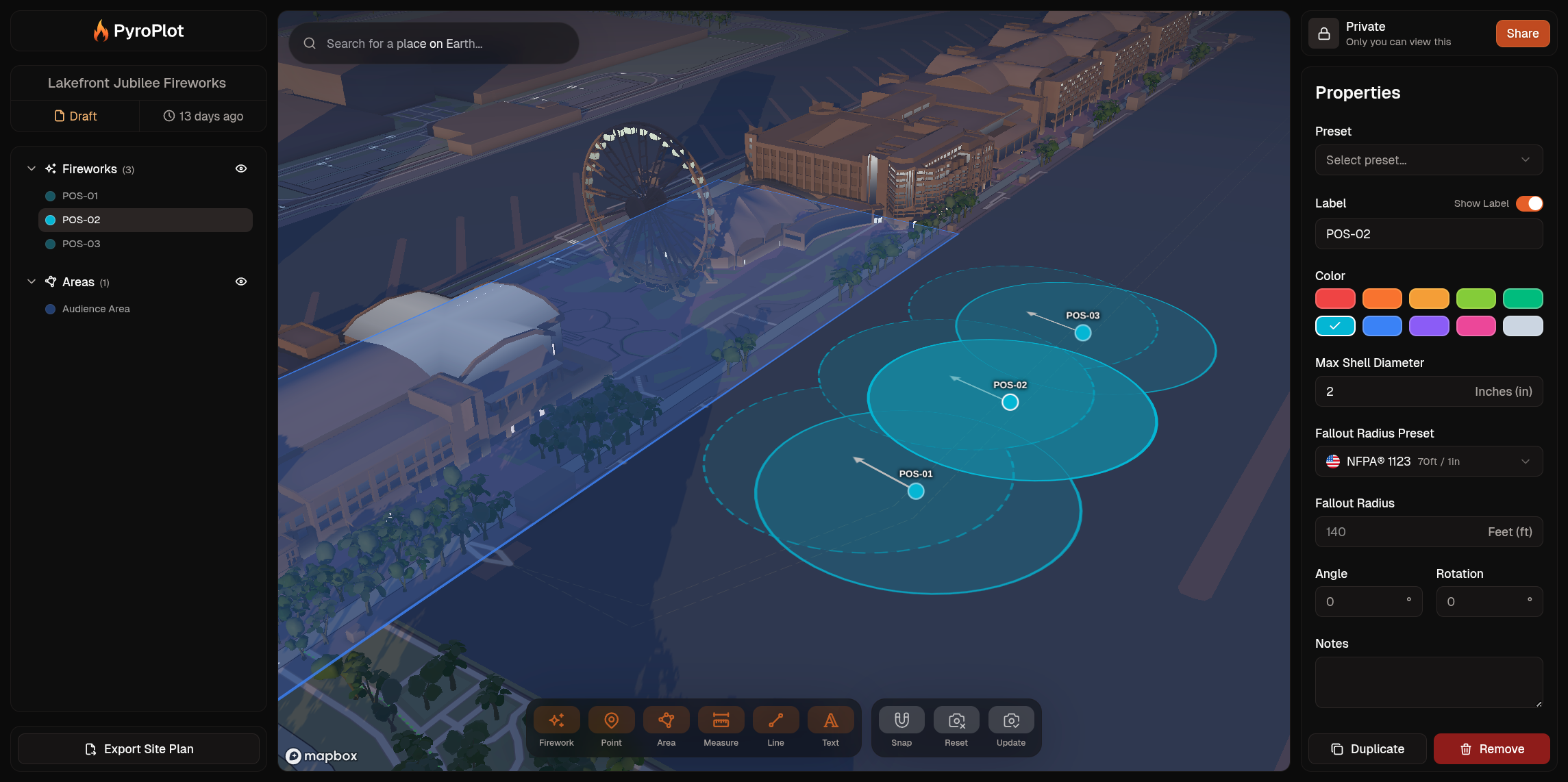Open the Fallout Radius Preset dropdown
The height and width of the screenshot is (782, 1568).
[1428, 462]
